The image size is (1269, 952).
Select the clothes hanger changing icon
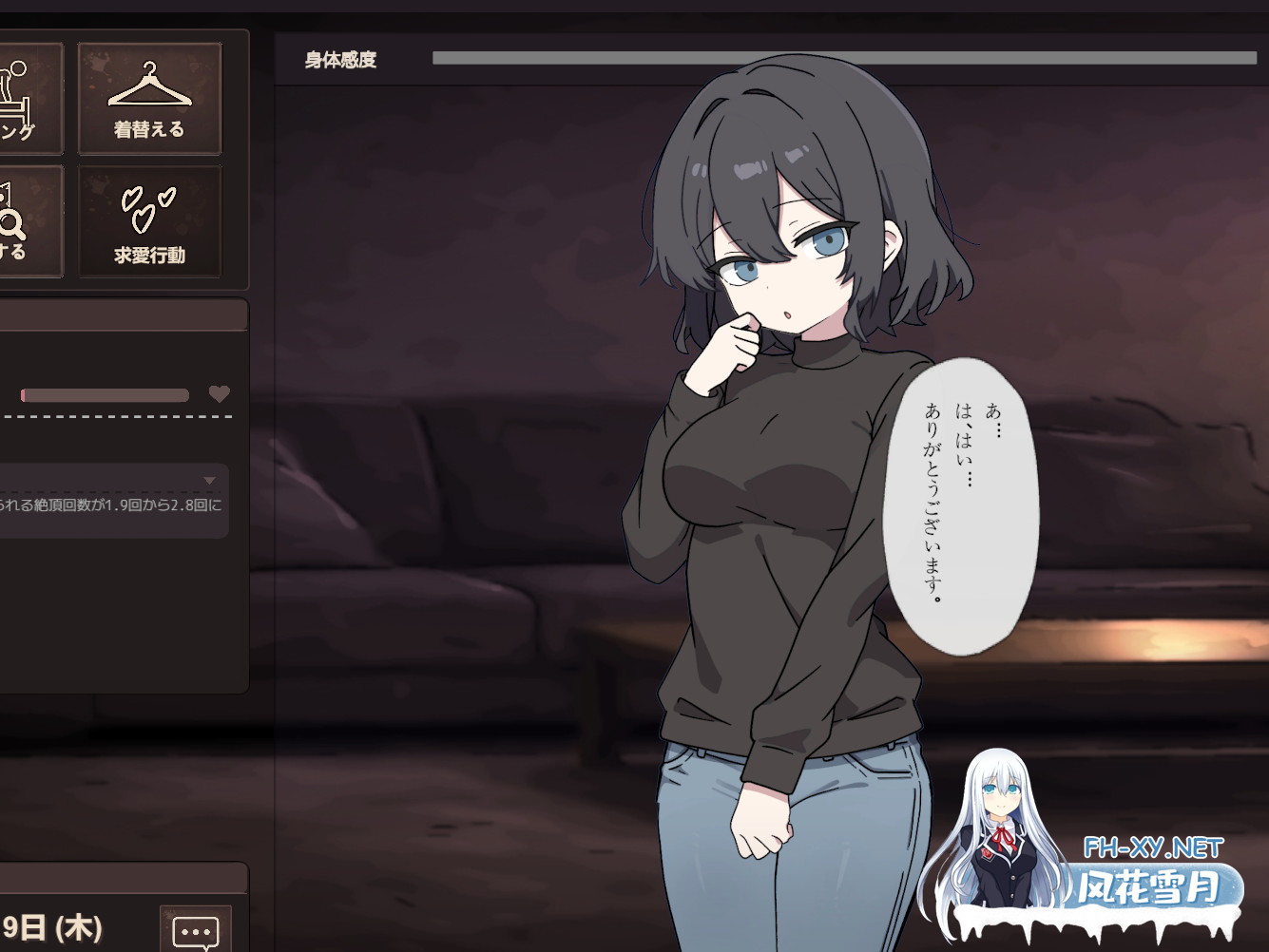[149, 97]
